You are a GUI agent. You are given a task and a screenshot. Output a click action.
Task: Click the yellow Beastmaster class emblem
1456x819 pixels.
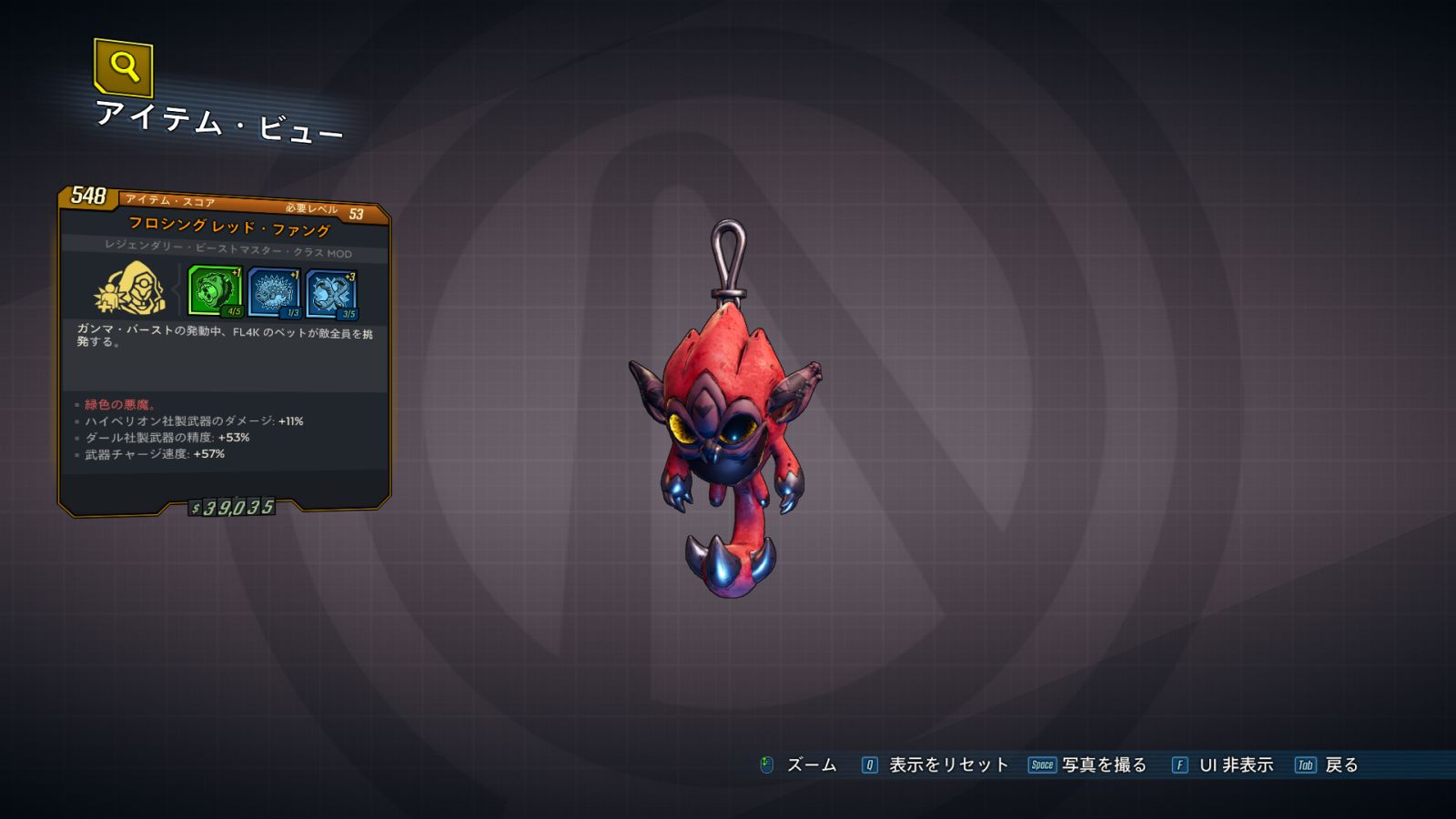pos(131,288)
